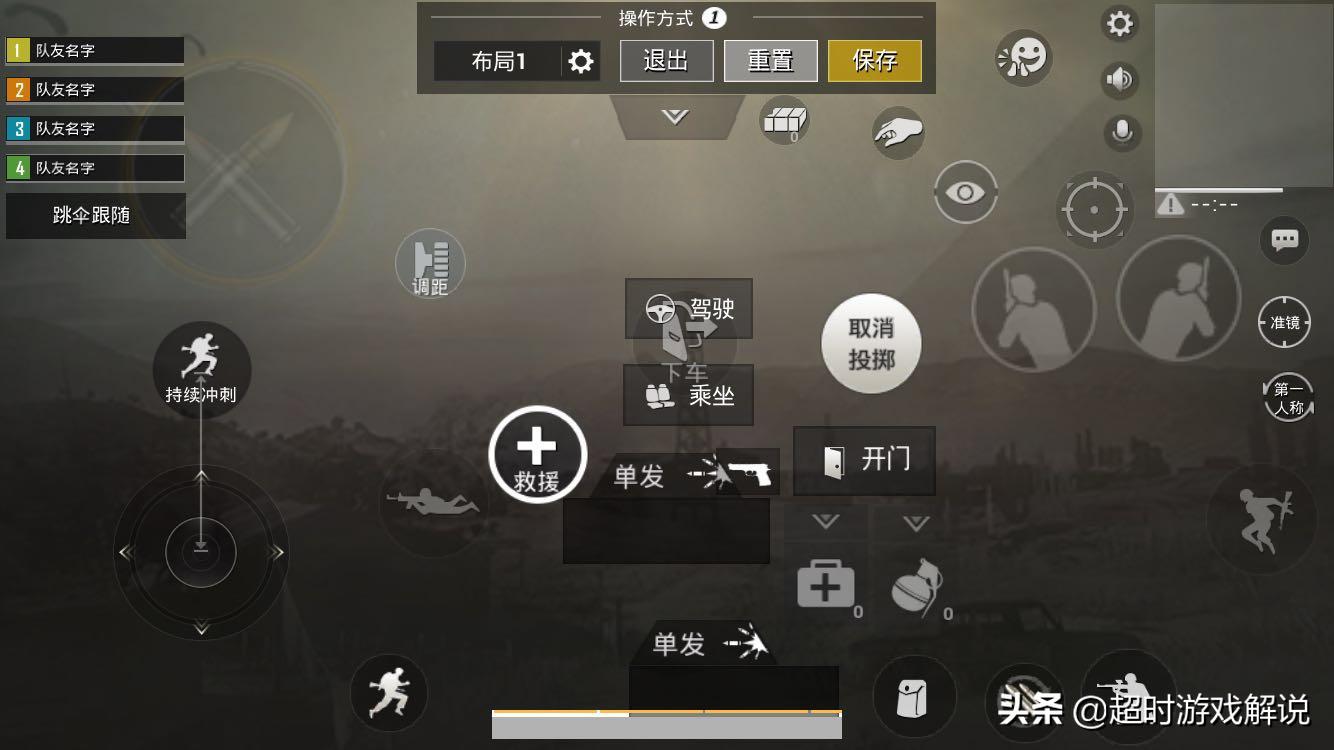Select the 持续冲刺 sprint icon
Screen dimensions: 1334x750
pos(200,365)
